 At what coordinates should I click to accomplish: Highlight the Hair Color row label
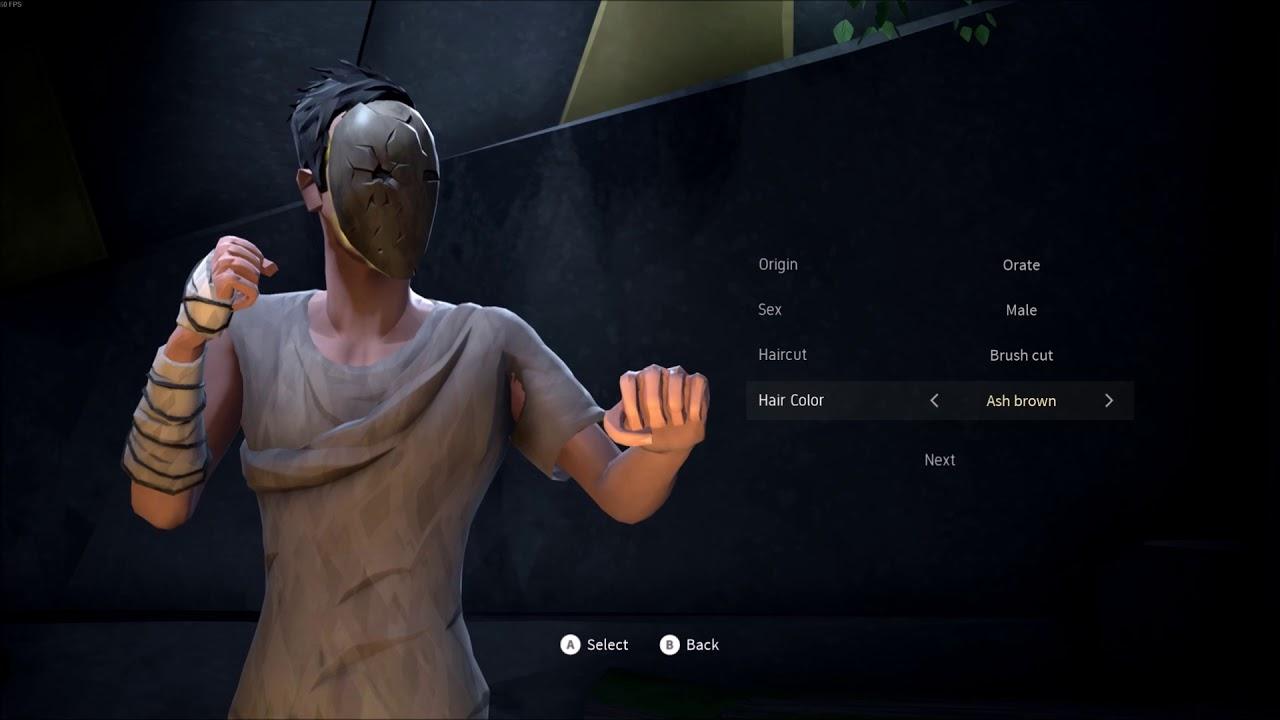click(791, 400)
